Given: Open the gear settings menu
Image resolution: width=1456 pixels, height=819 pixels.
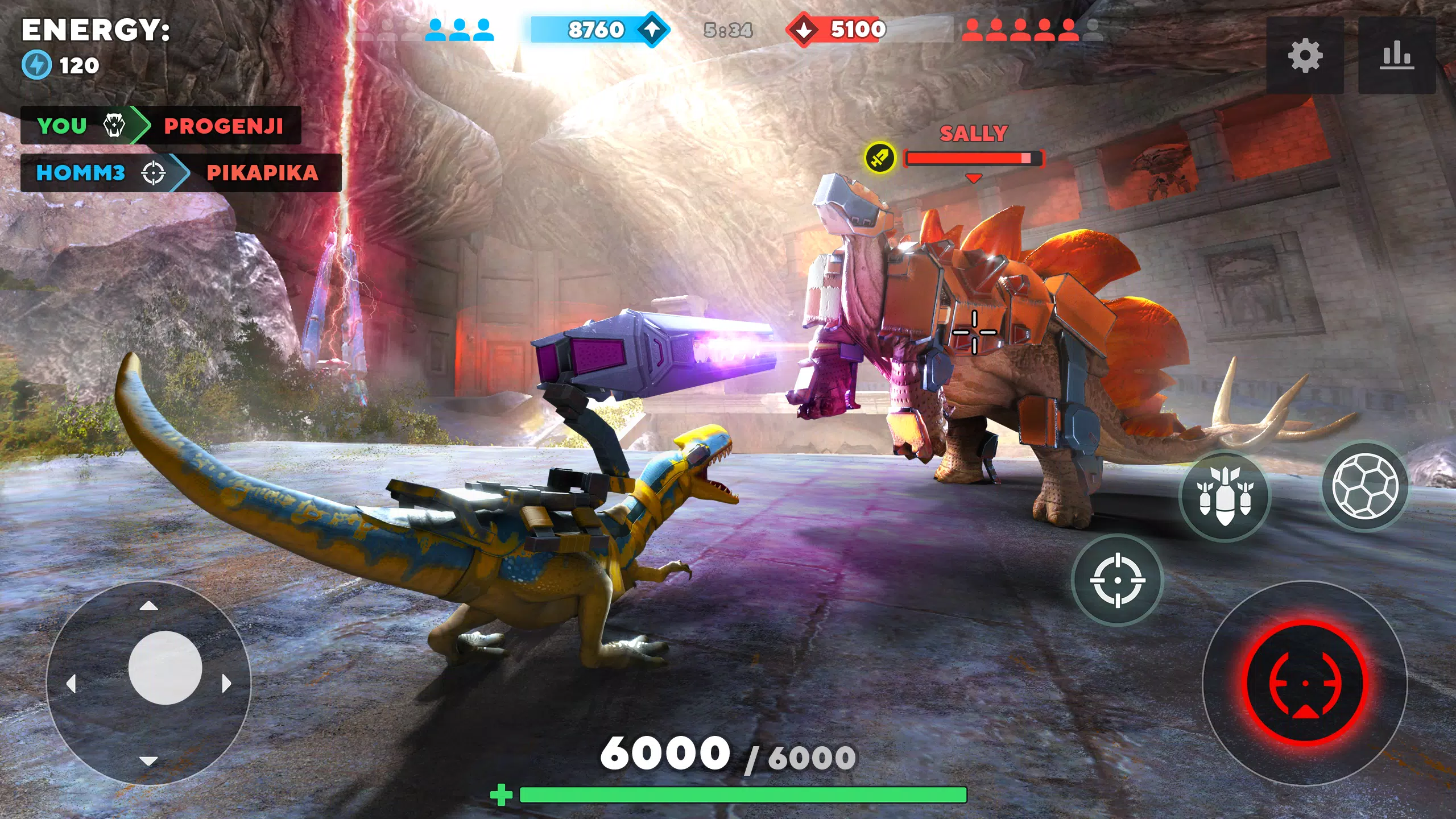Looking at the screenshot, I should click(x=1305, y=55).
